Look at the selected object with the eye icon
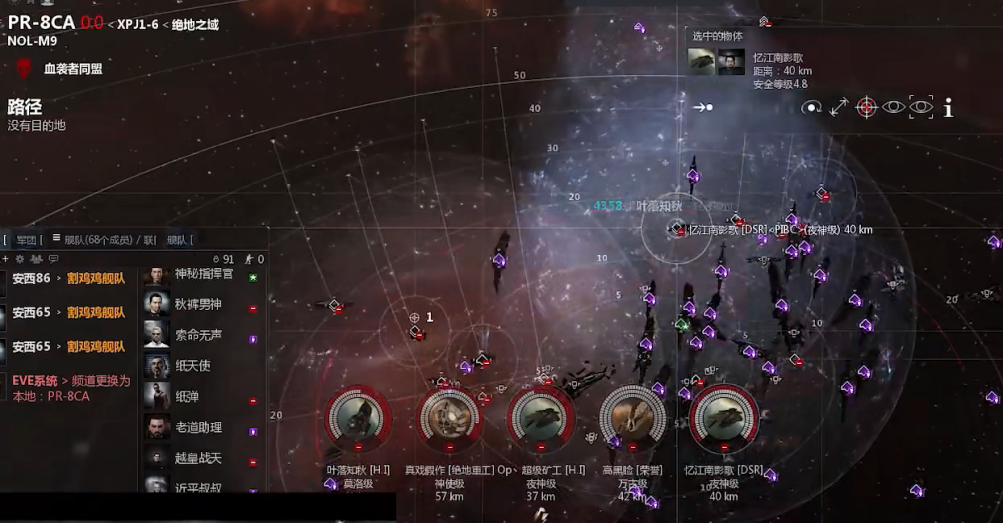1003x523 pixels. (893, 107)
